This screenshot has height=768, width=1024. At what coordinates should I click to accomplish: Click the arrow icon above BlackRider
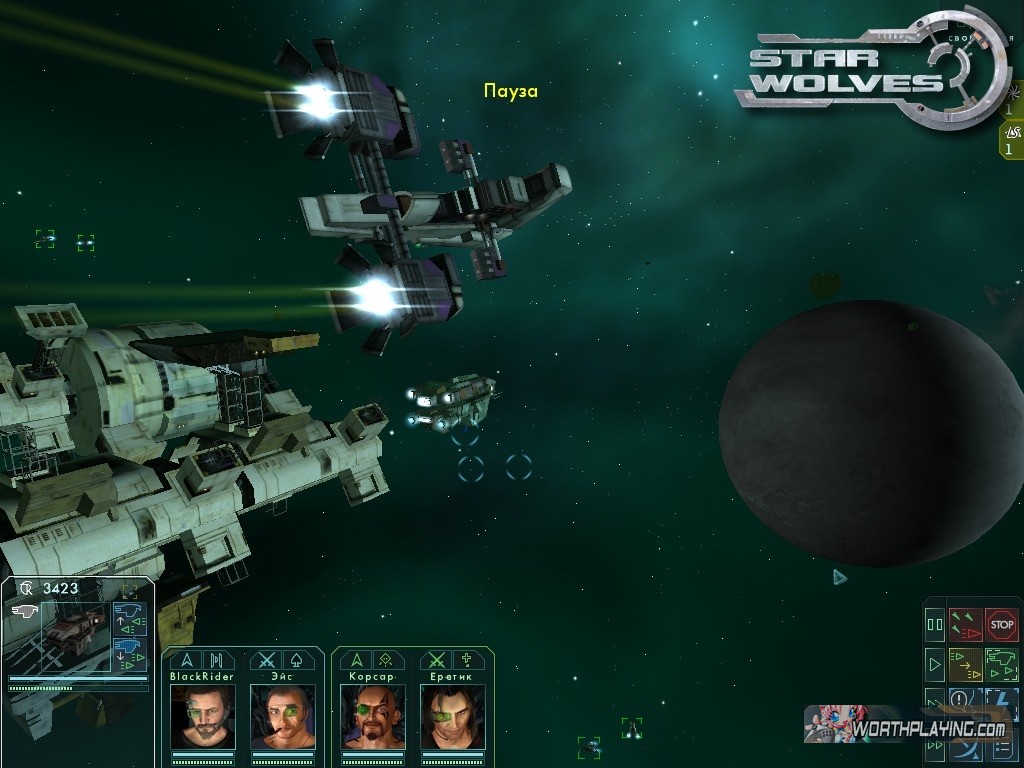[x=184, y=660]
